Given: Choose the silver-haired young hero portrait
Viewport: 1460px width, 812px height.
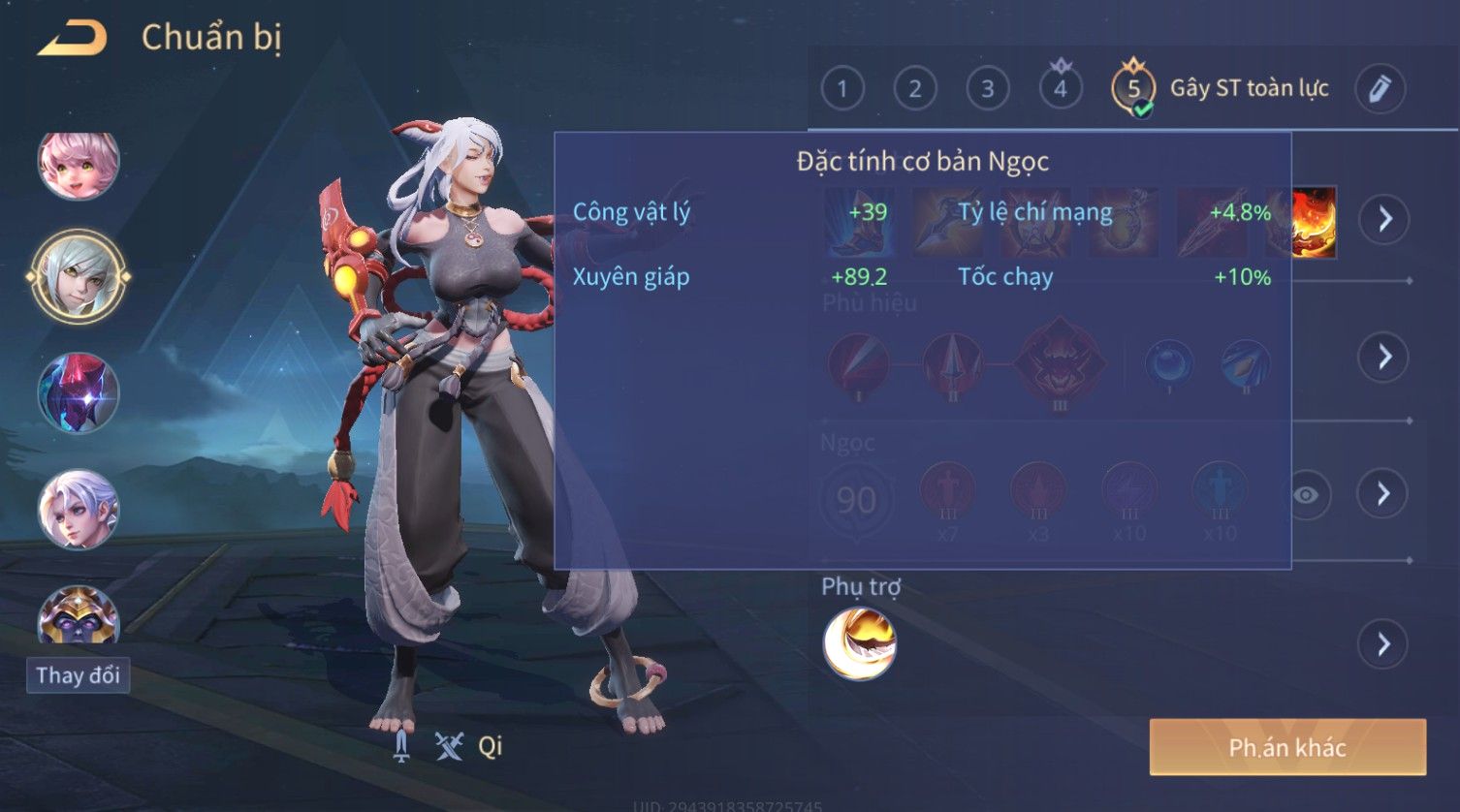Looking at the screenshot, I should click(79, 510).
